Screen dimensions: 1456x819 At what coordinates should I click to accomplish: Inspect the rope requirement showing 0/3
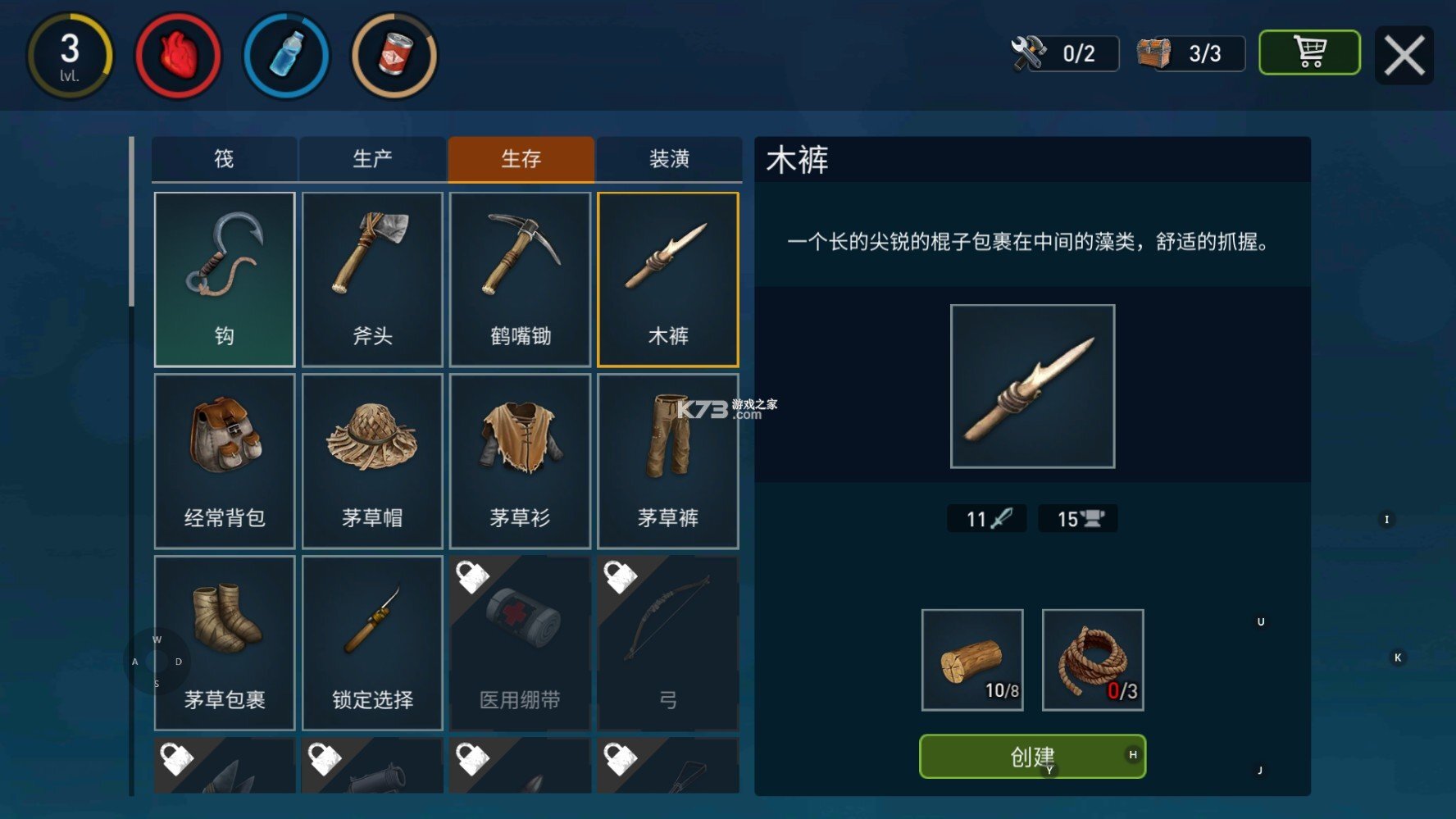1093,660
